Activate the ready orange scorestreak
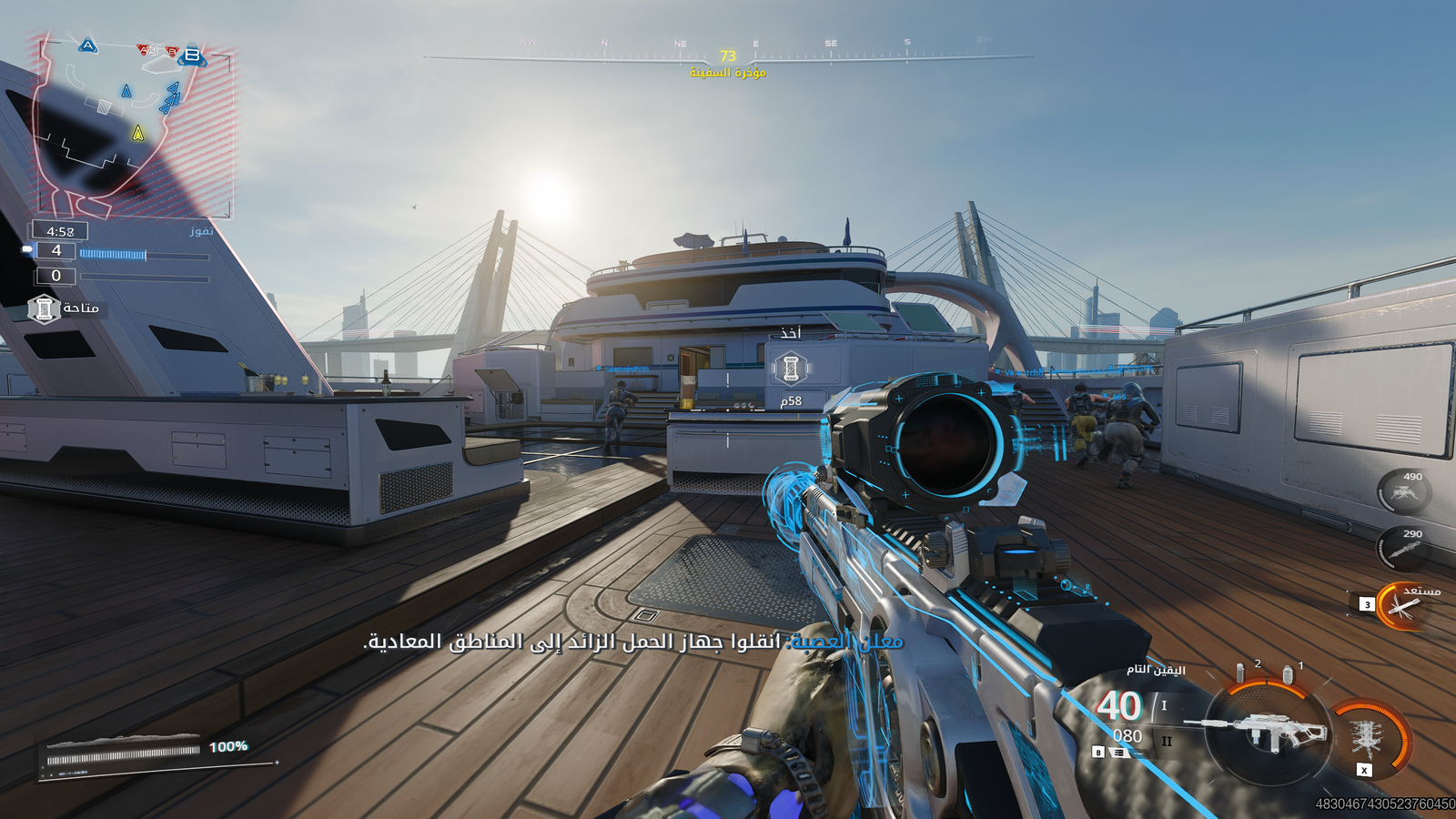Image resolution: width=1456 pixels, height=819 pixels. pos(1401,606)
